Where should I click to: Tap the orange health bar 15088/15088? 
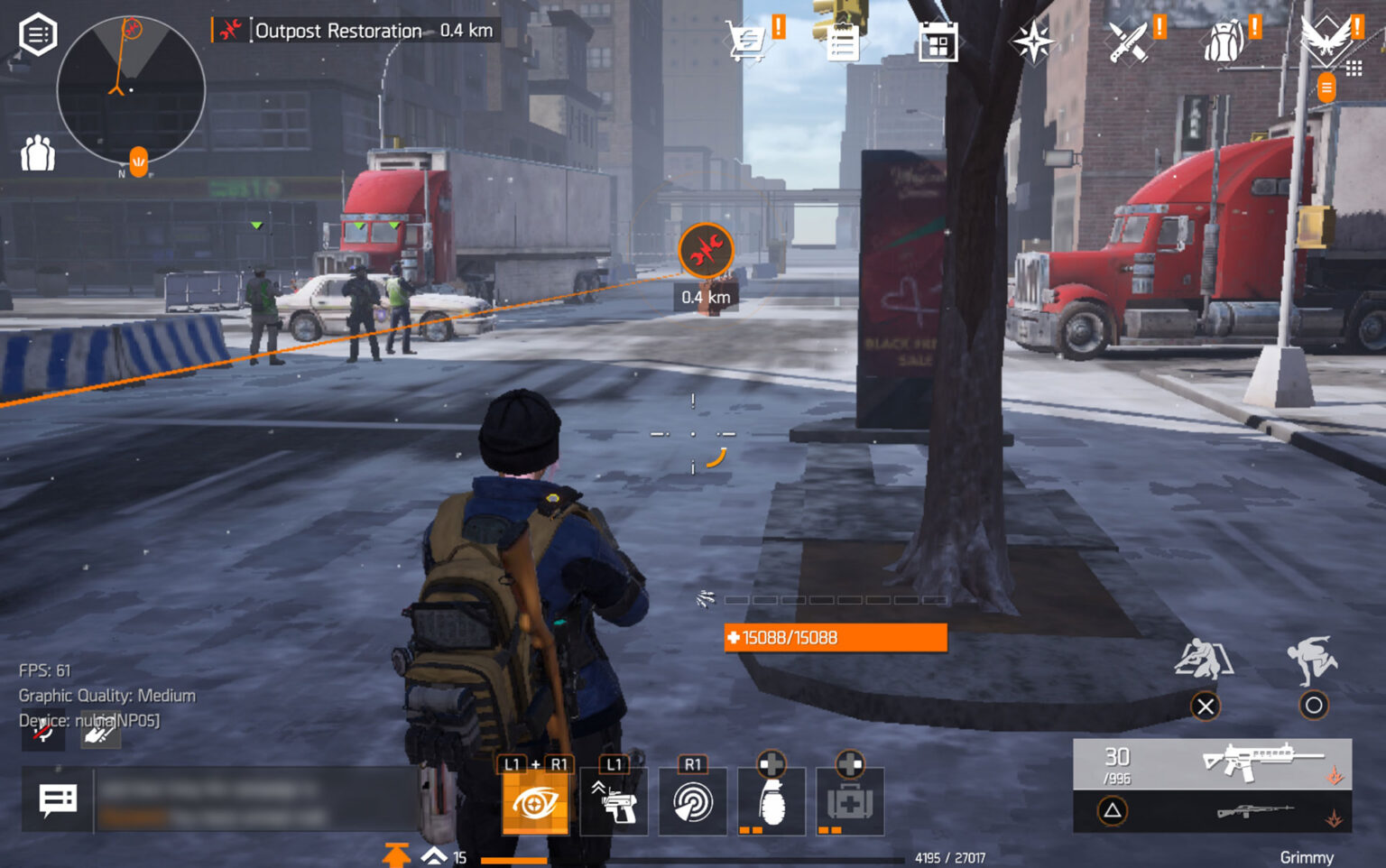pos(834,638)
